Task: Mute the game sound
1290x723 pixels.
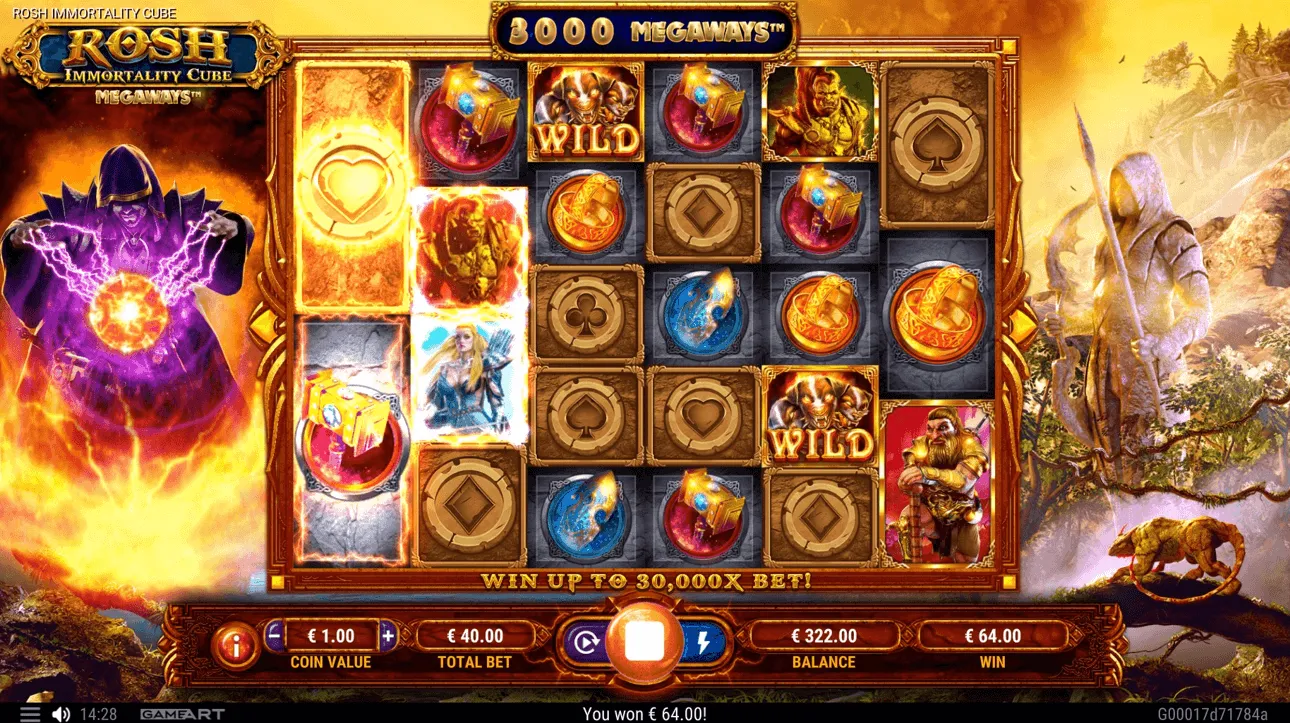Action: tap(62, 712)
